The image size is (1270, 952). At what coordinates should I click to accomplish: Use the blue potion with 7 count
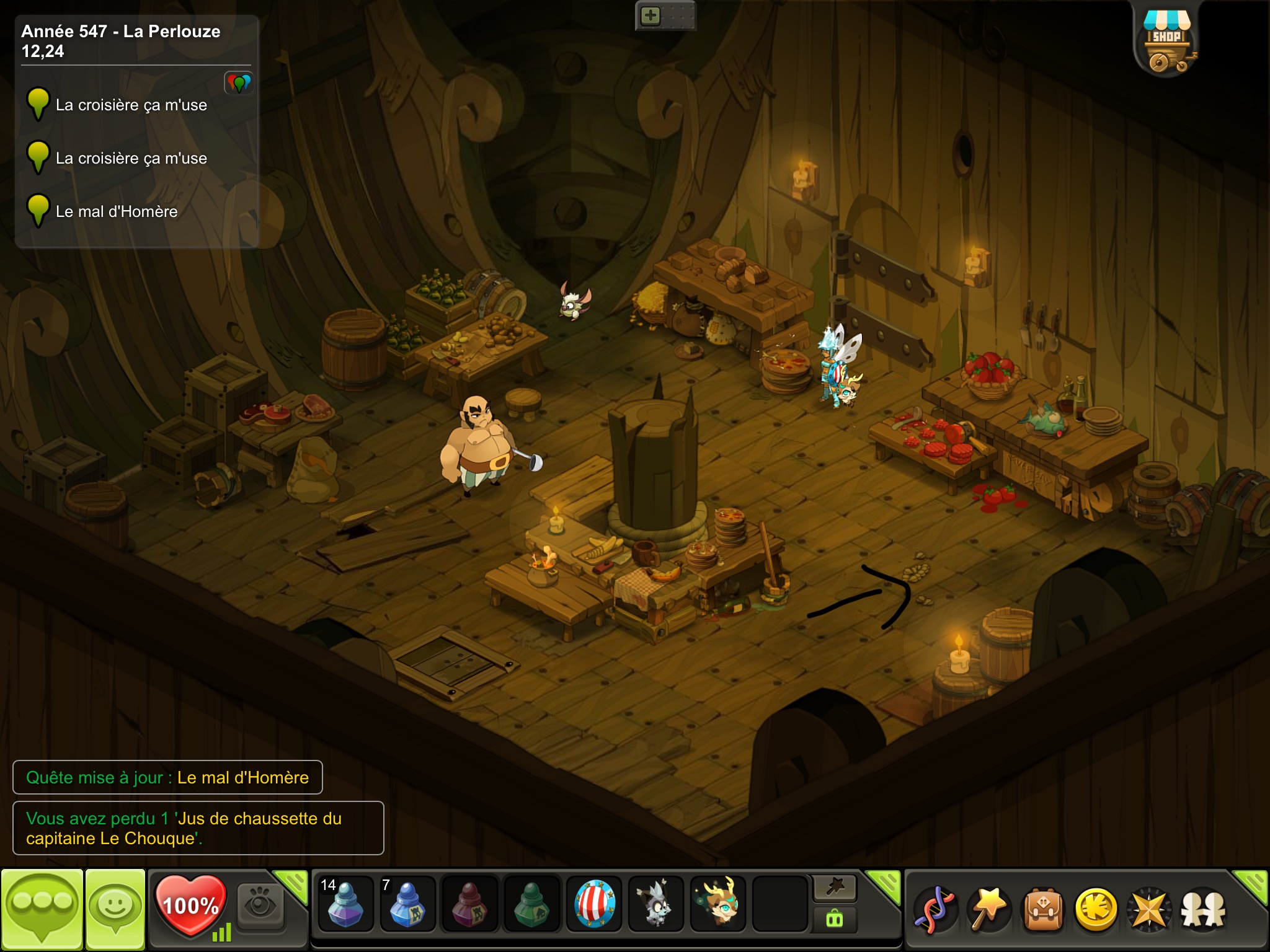pyautogui.click(x=407, y=903)
